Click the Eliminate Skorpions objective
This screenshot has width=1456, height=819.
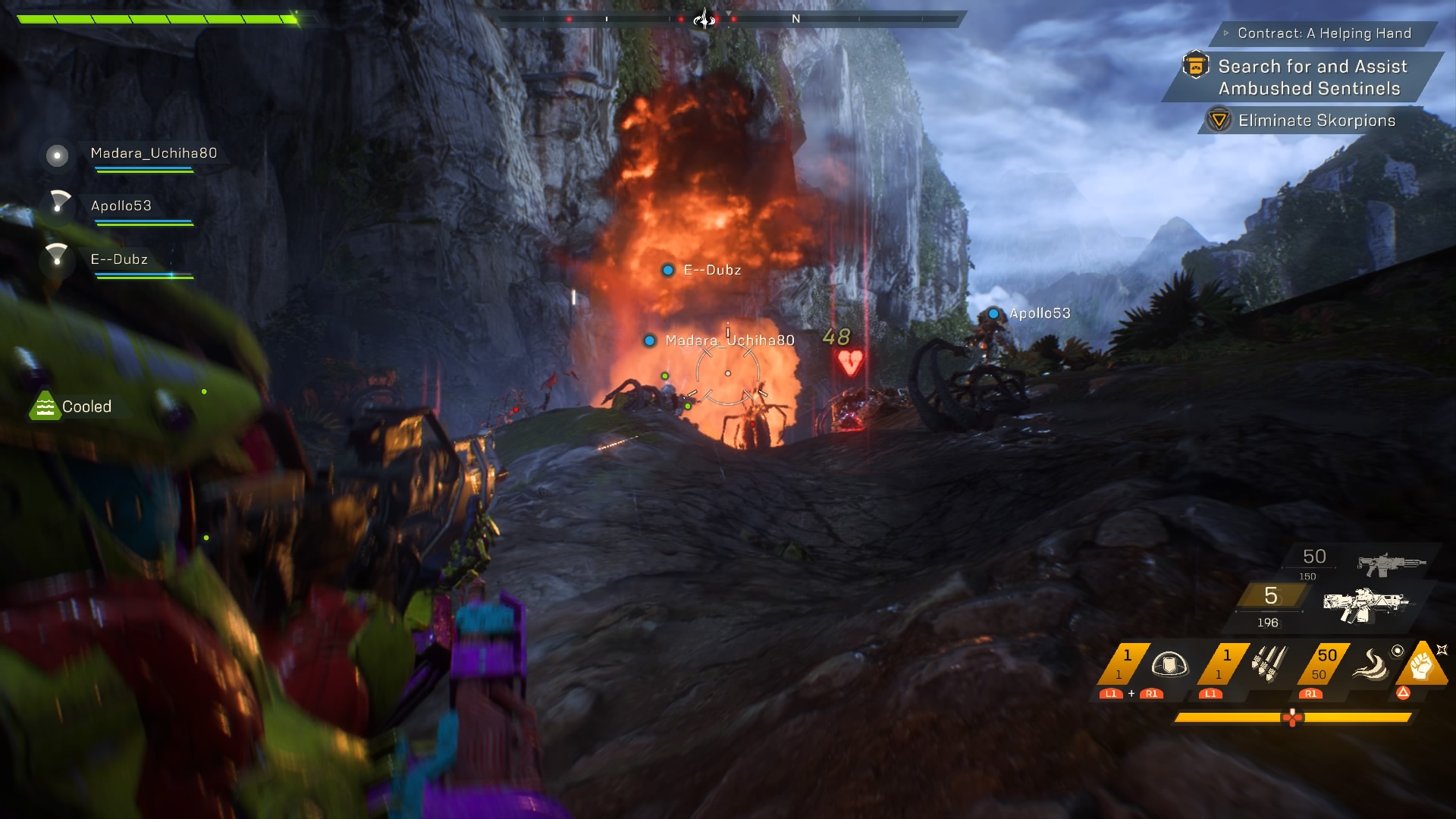coord(1316,121)
